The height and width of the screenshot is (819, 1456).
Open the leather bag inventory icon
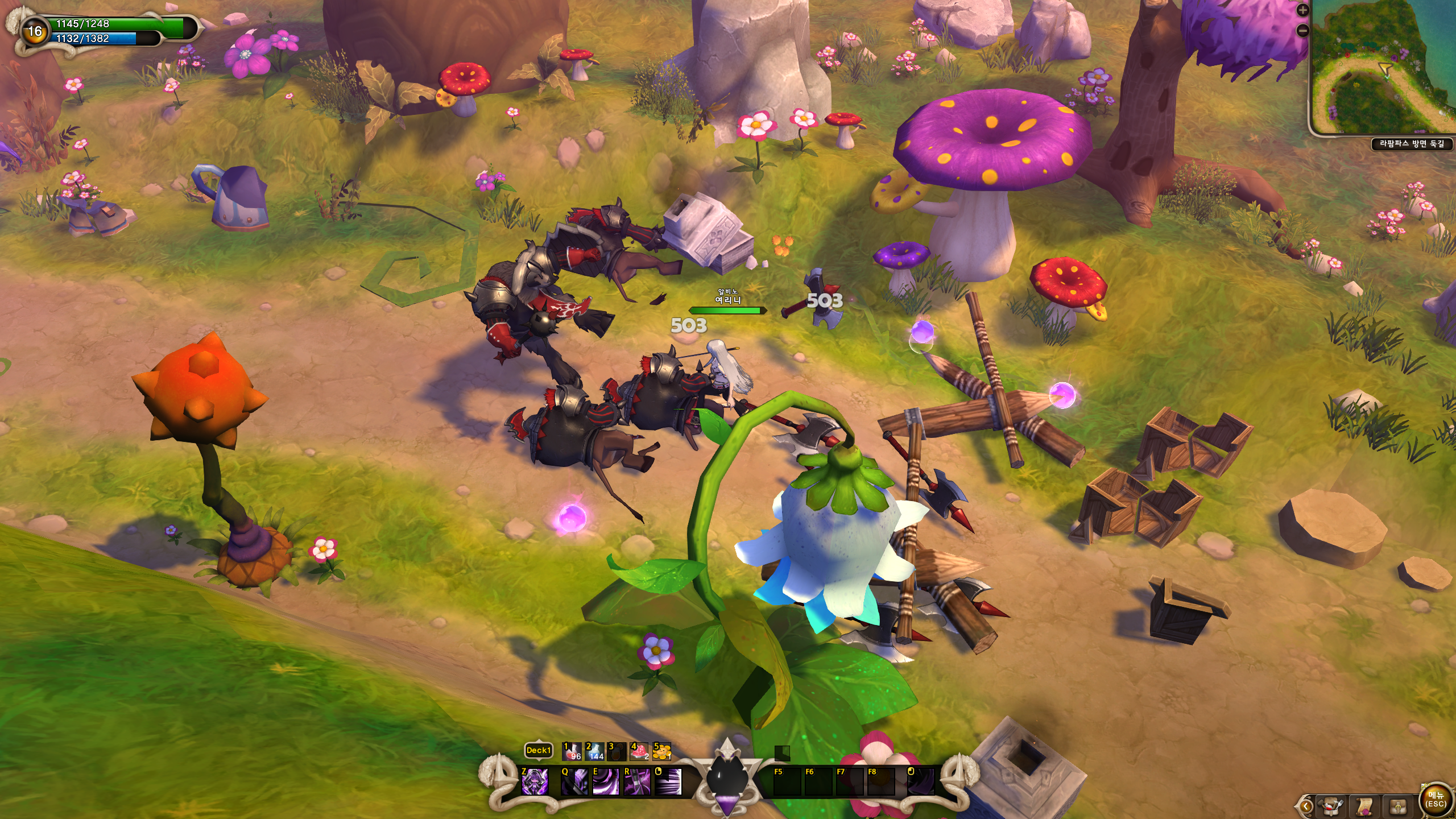1398,806
